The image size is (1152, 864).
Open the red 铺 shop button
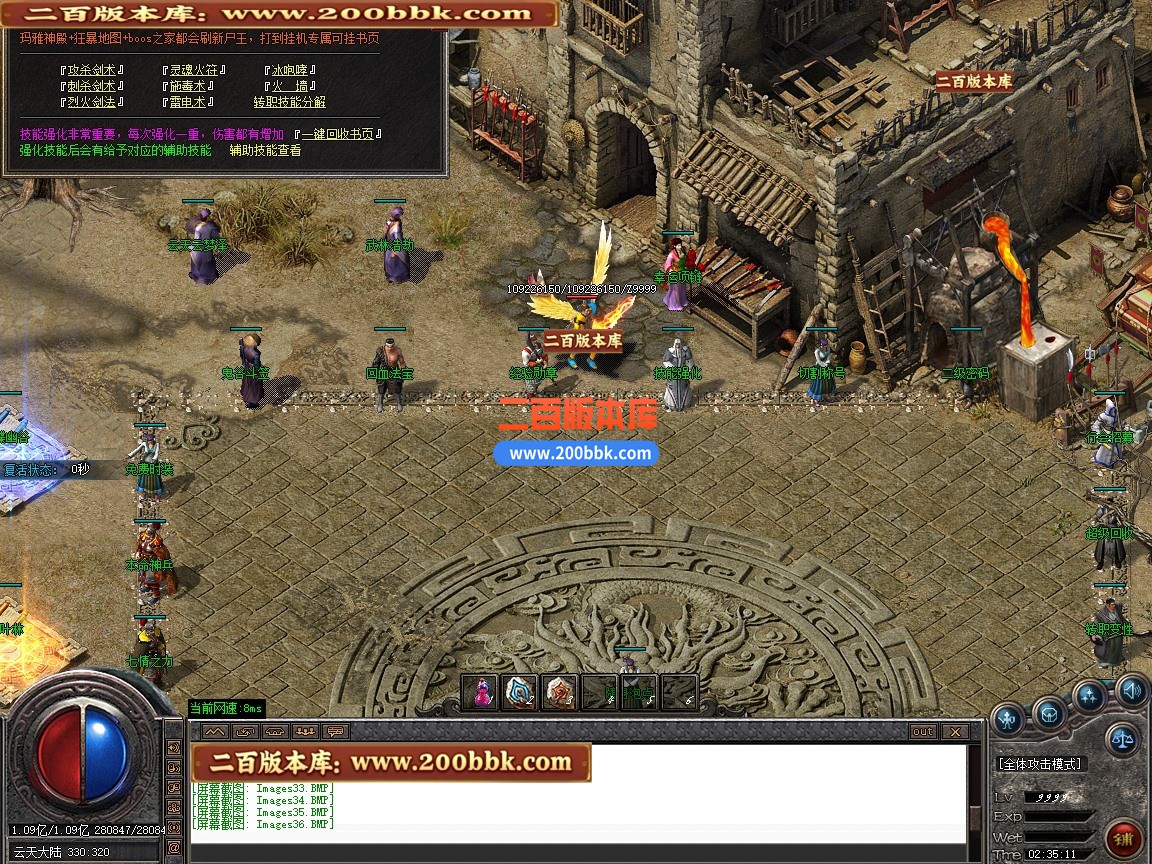[1125, 838]
